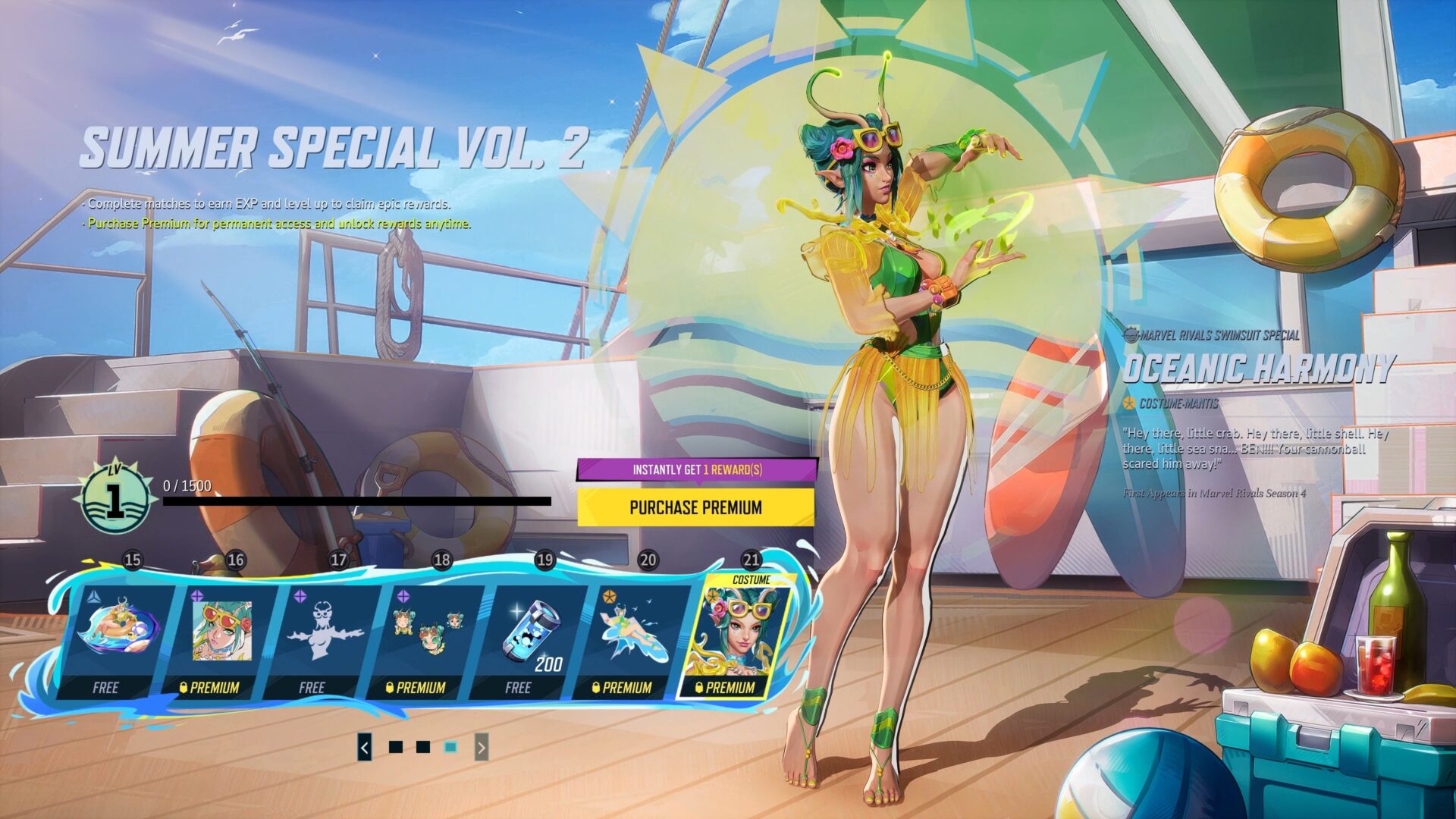Select the level 16 premium Mantis portrait reward
Viewport: 1456px width, 819px height.
(x=220, y=639)
